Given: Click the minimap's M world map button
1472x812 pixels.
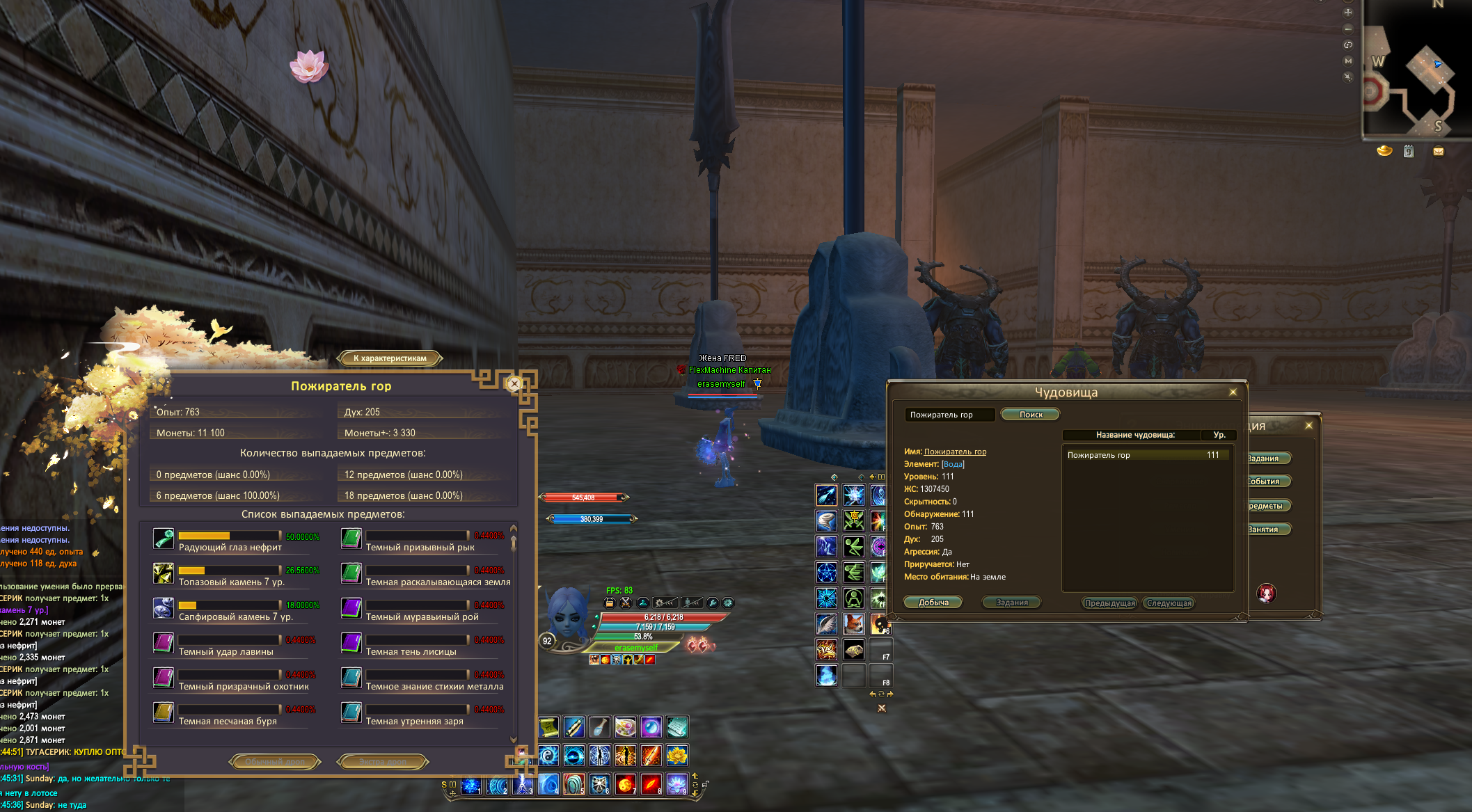Looking at the screenshot, I should [1348, 61].
